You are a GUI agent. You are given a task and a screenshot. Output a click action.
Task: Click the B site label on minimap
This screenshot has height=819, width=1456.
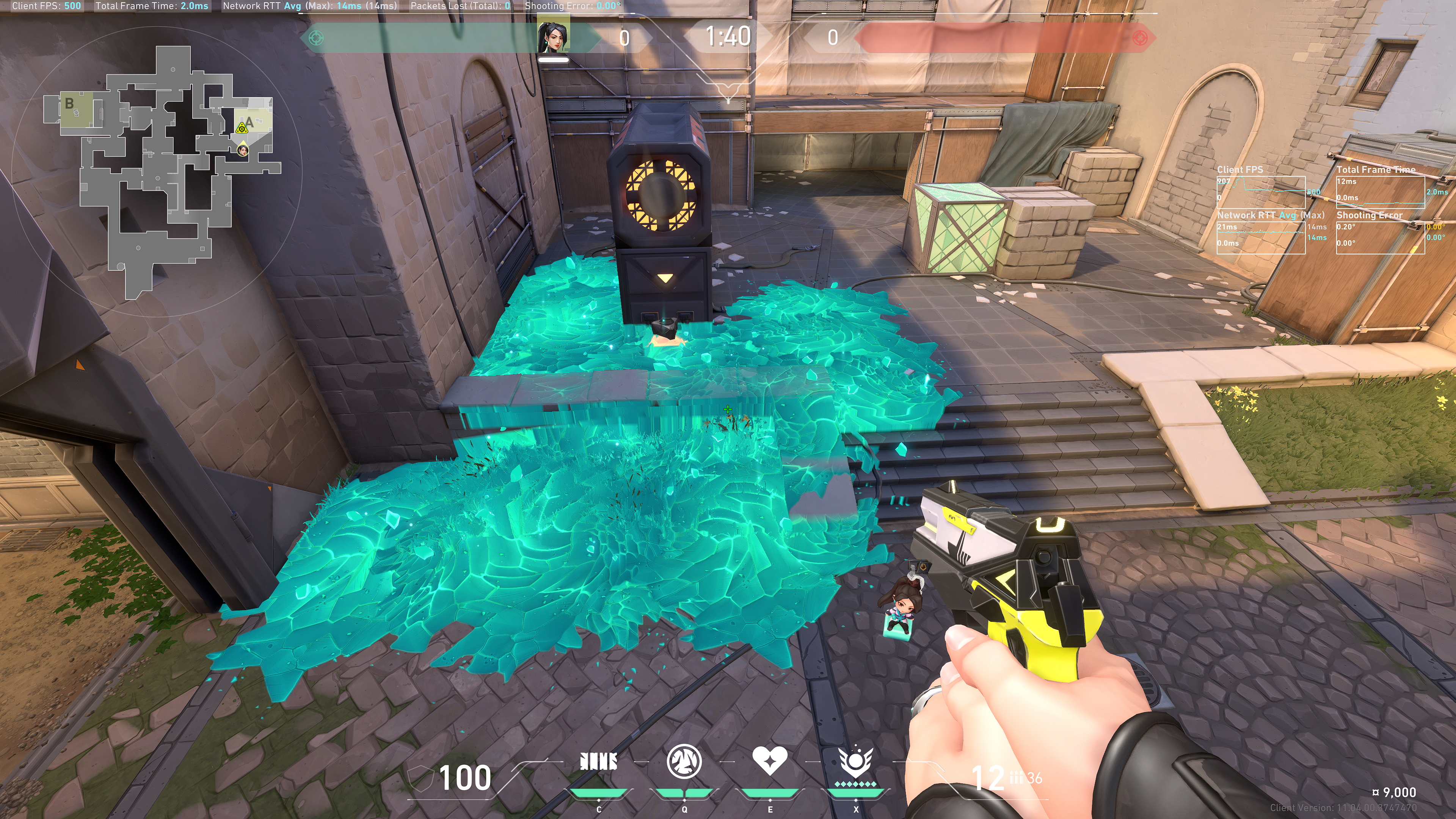tap(69, 104)
